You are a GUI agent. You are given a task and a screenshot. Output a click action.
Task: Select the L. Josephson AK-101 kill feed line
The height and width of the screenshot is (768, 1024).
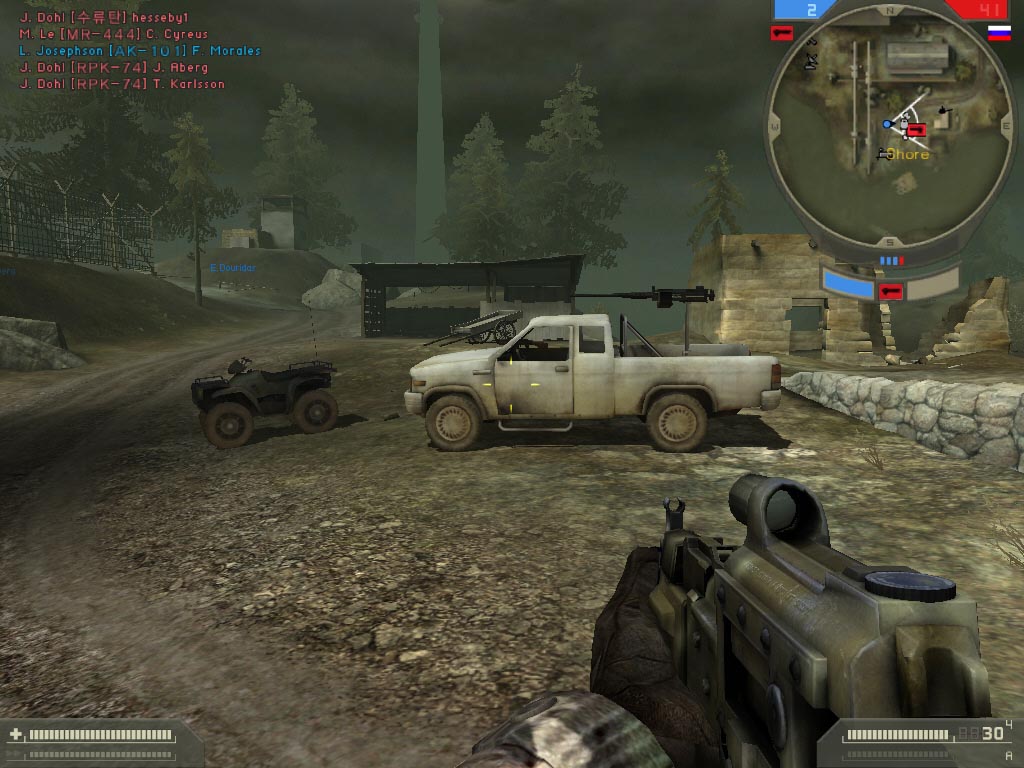pos(140,51)
